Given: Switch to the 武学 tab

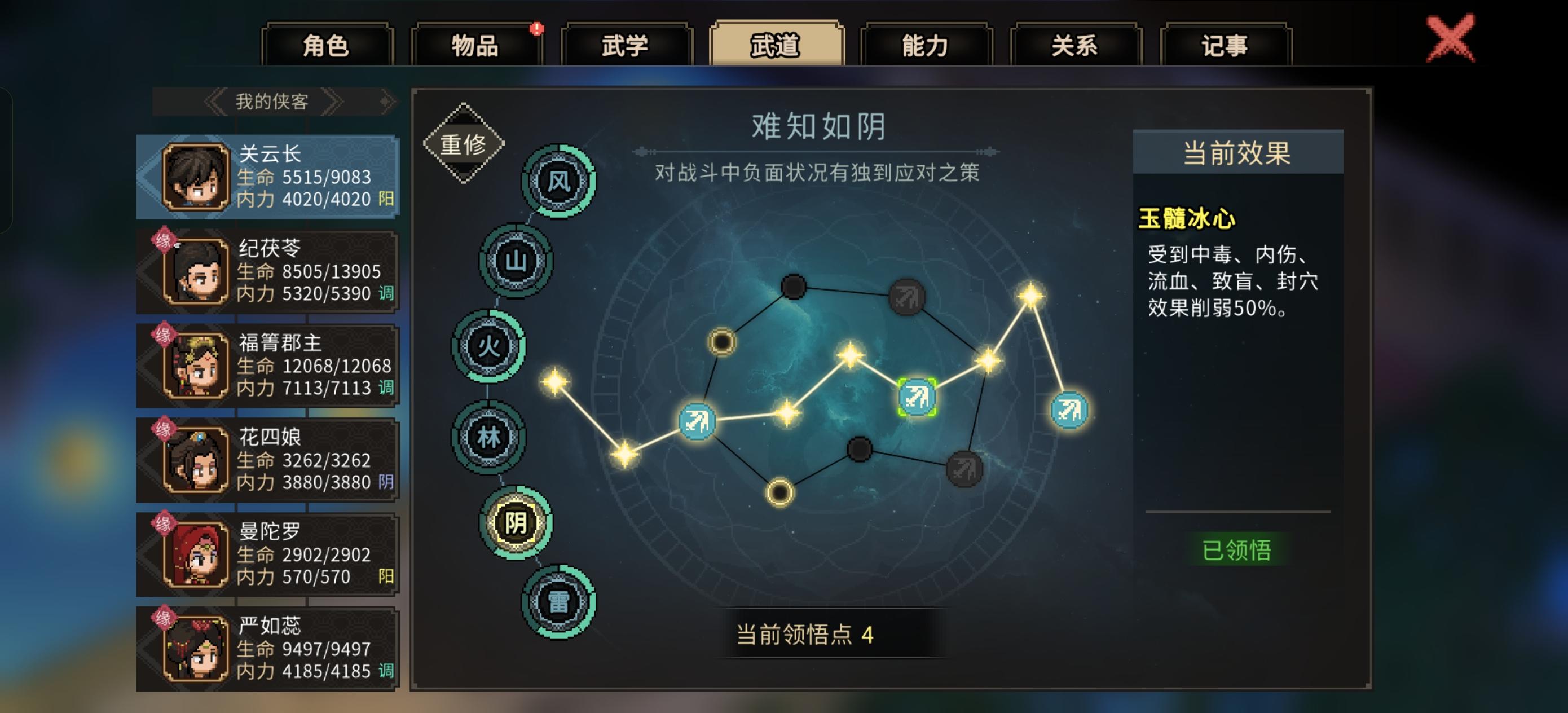Looking at the screenshot, I should (625, 44).
